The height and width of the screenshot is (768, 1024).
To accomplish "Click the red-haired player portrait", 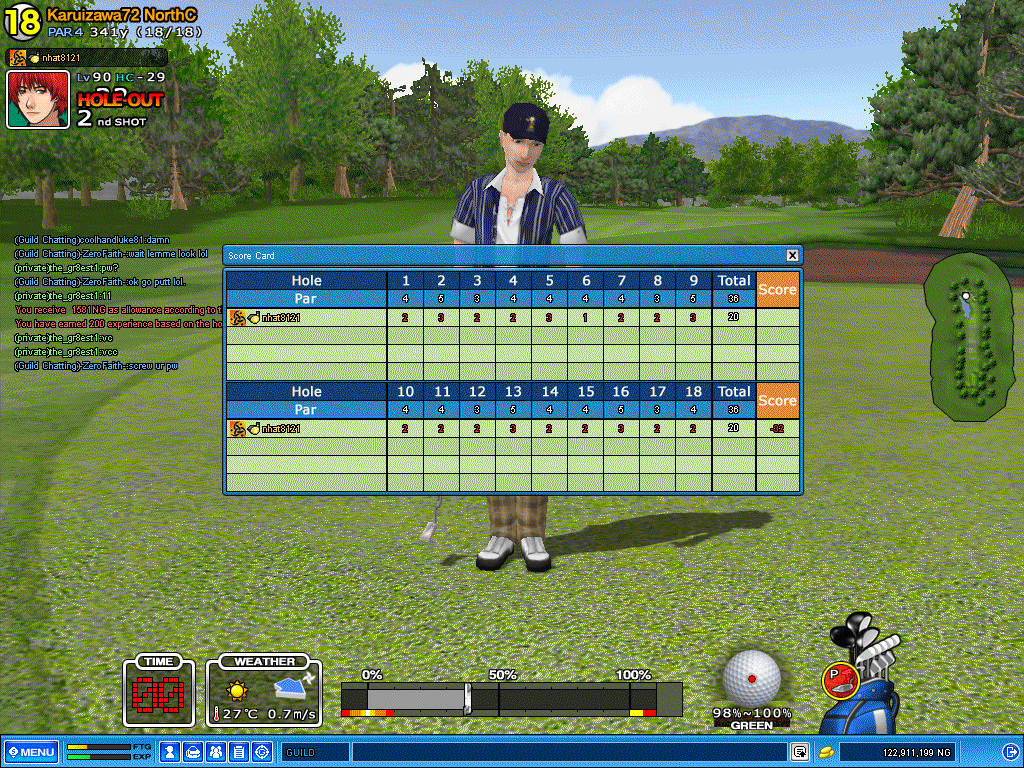I will pos(38,100).
